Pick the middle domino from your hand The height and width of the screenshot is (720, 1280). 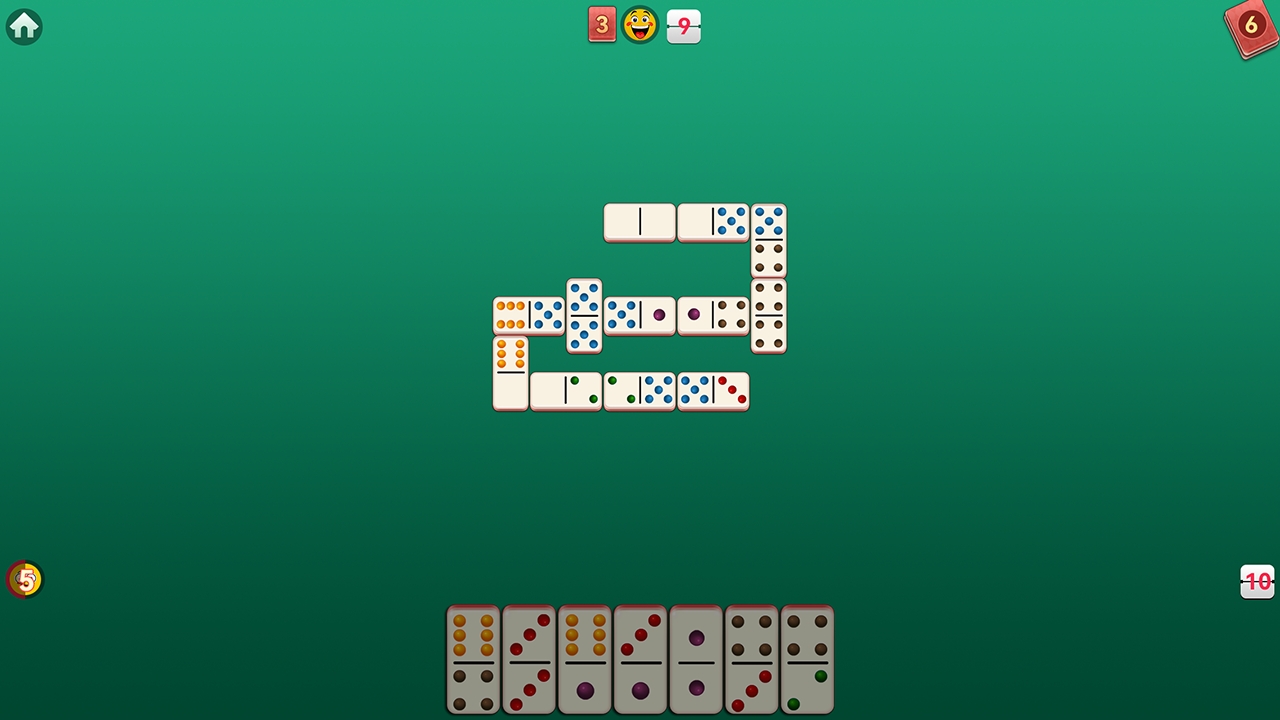coord(640,660)
